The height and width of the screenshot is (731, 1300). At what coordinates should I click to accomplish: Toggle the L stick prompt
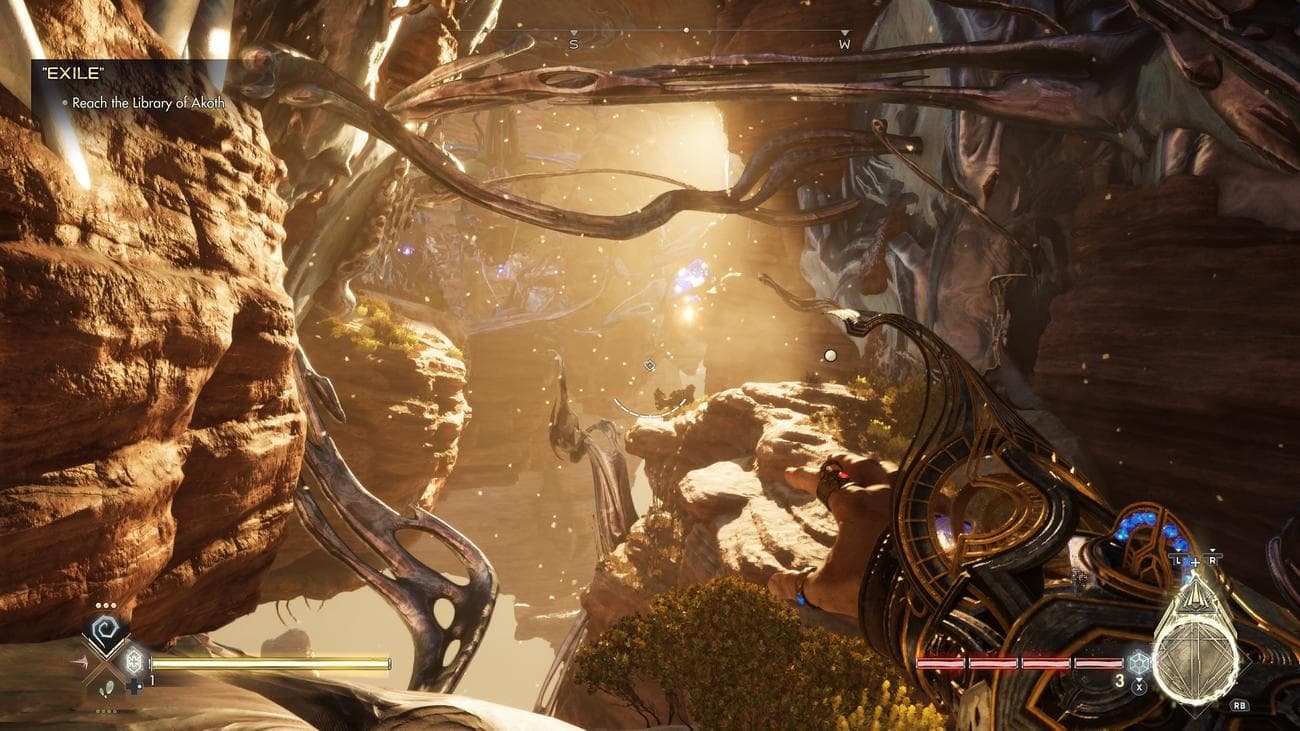pyautogui.click(x=1178, y=560)
